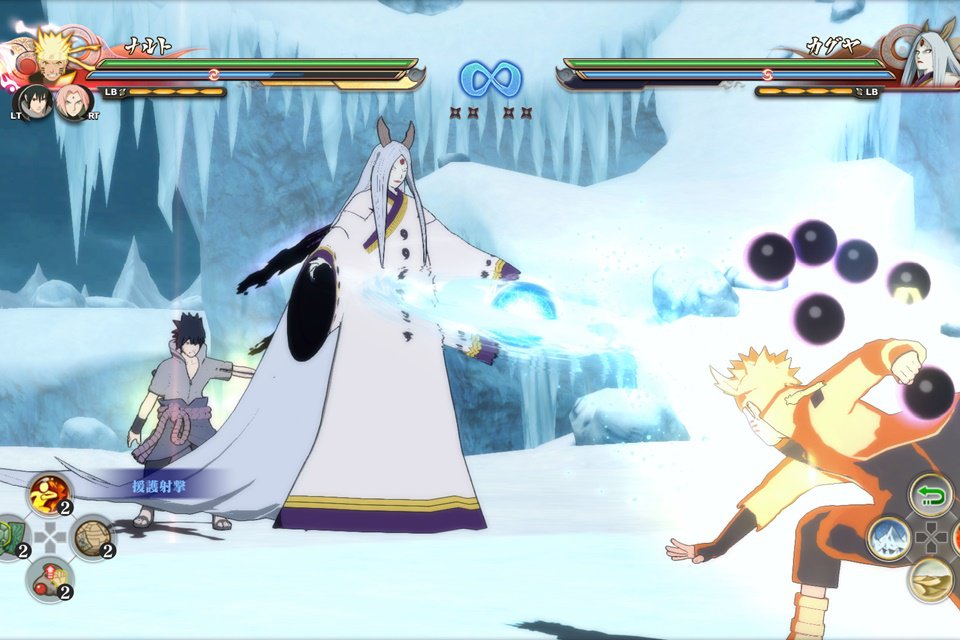Use the red pill power-up item
Screen dimensions: 960x640
click(x=49, y=580)
